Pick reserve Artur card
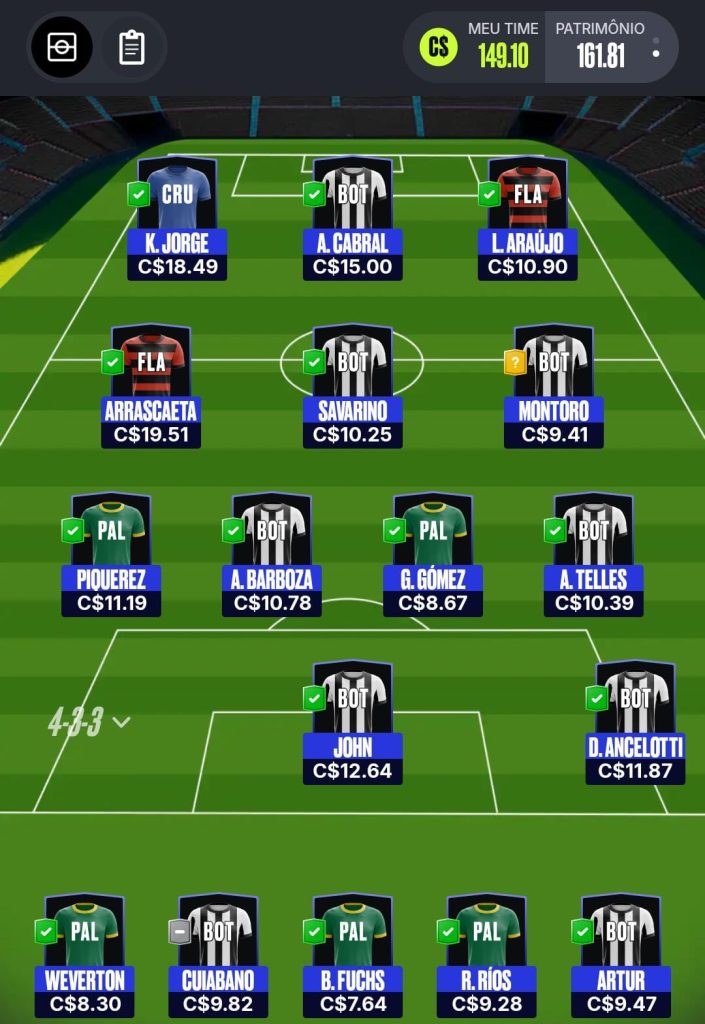This screenshot has height=1024, width=705. [x=620, y=954]
